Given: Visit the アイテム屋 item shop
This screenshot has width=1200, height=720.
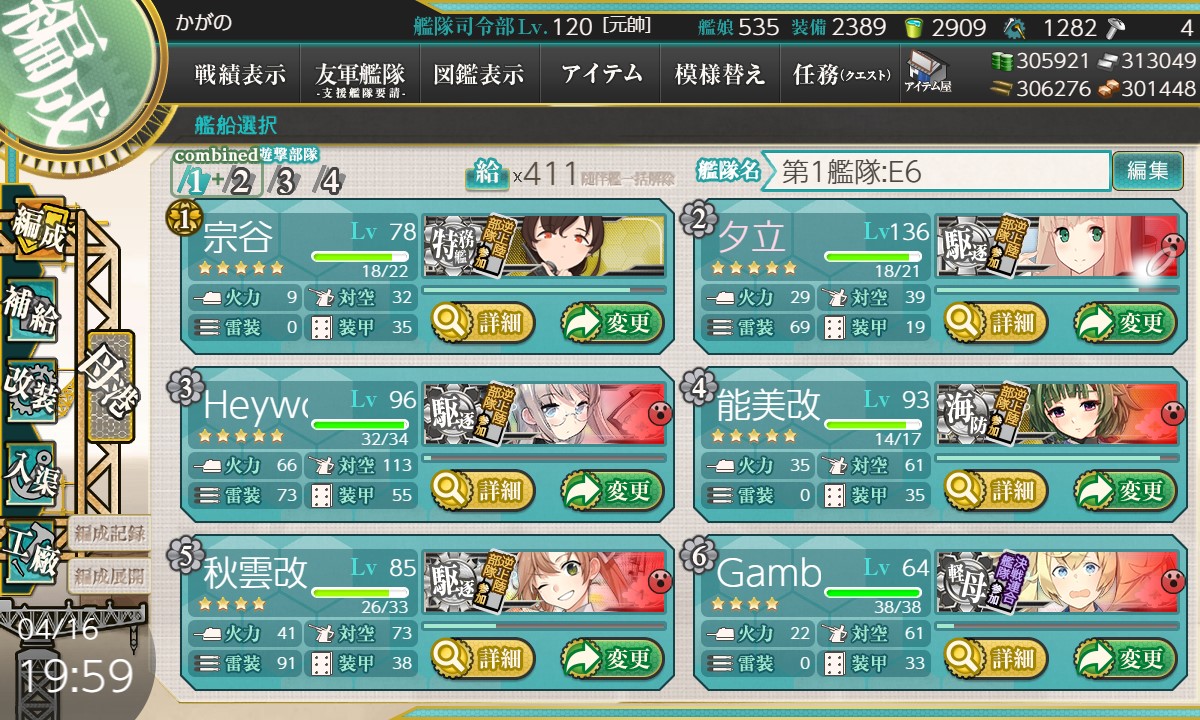Looking at the screenshot, I should pyautogui.click(x=927, y=73).
